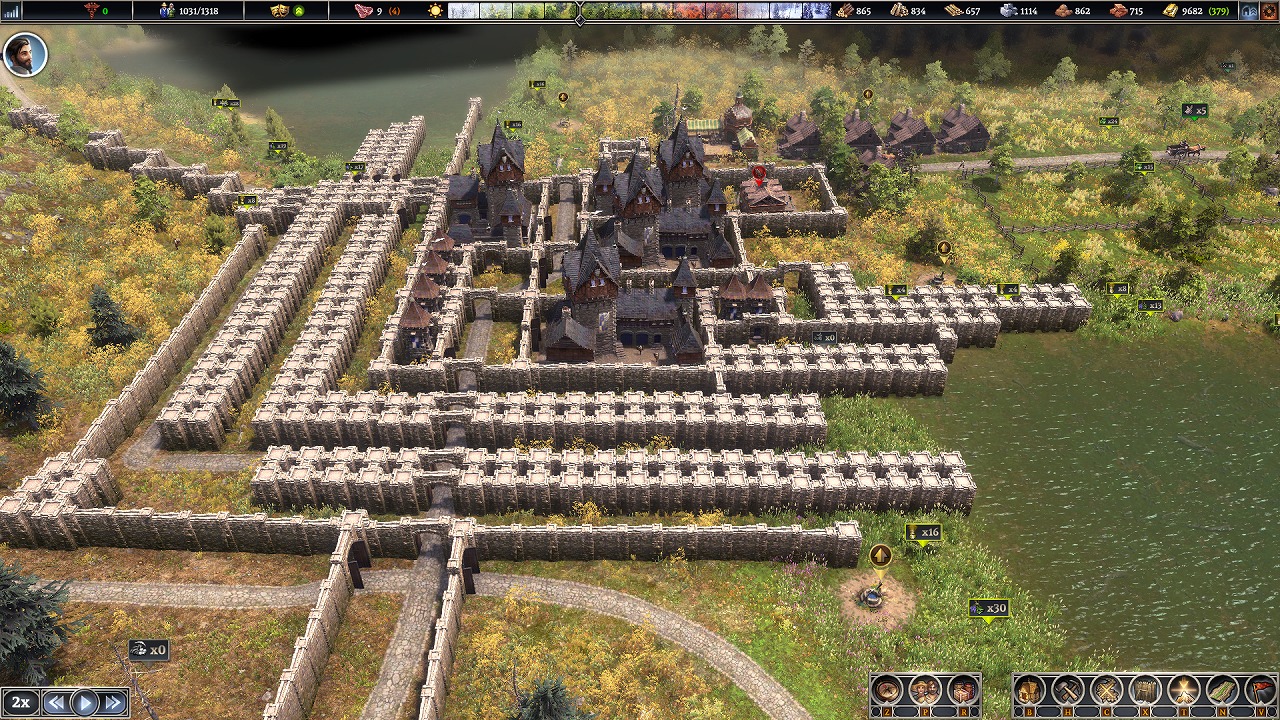Image resolution: width=1280 pixels, height=720 pixels.
Task: Speed up the game with fast-forward
Action: [x=113, y=703]
